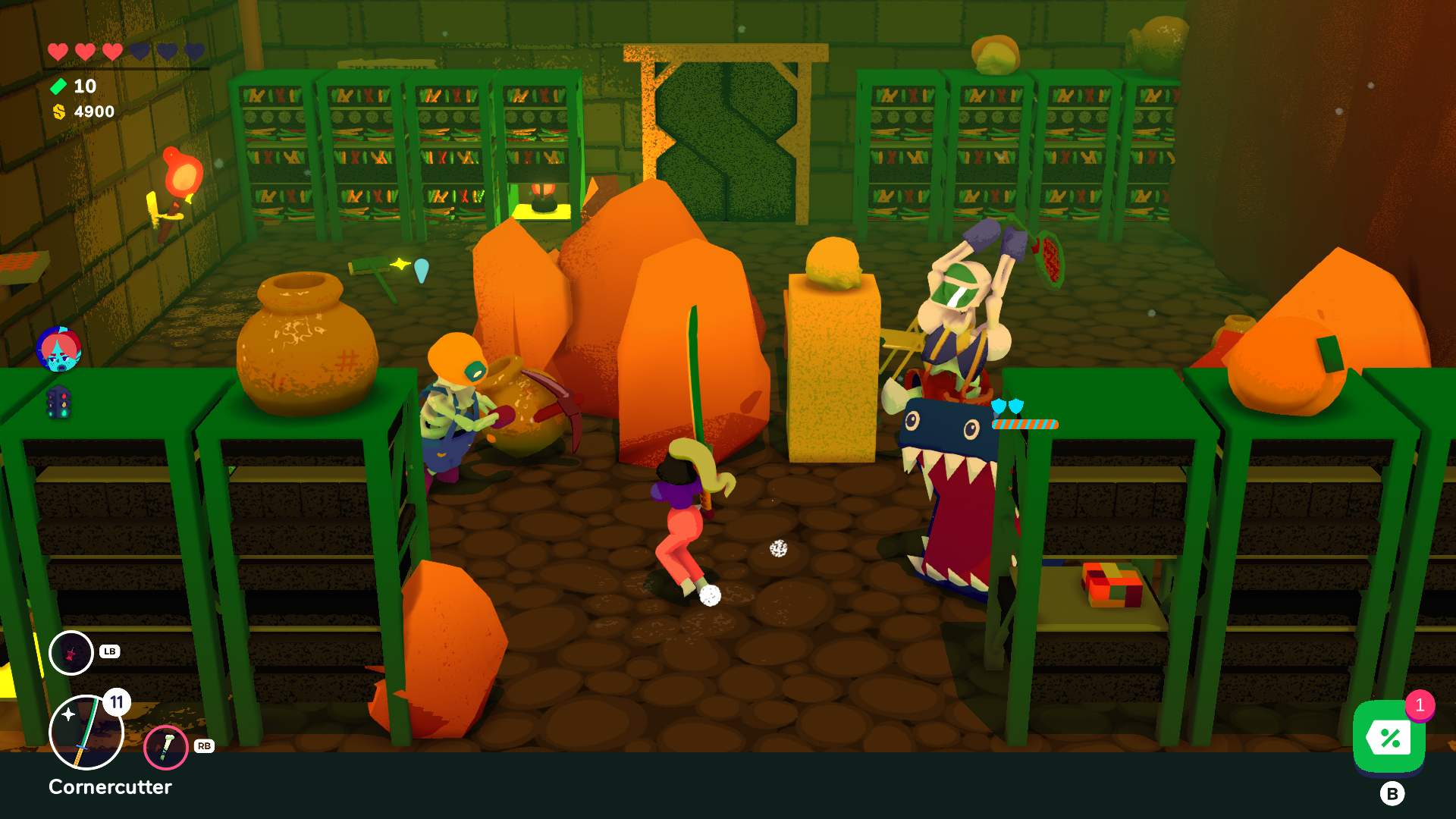The image size is (1456, 819).
Task: Select the Cornercutter sword weapon icon
Action: pyautogui.click(x=86, y=733)
